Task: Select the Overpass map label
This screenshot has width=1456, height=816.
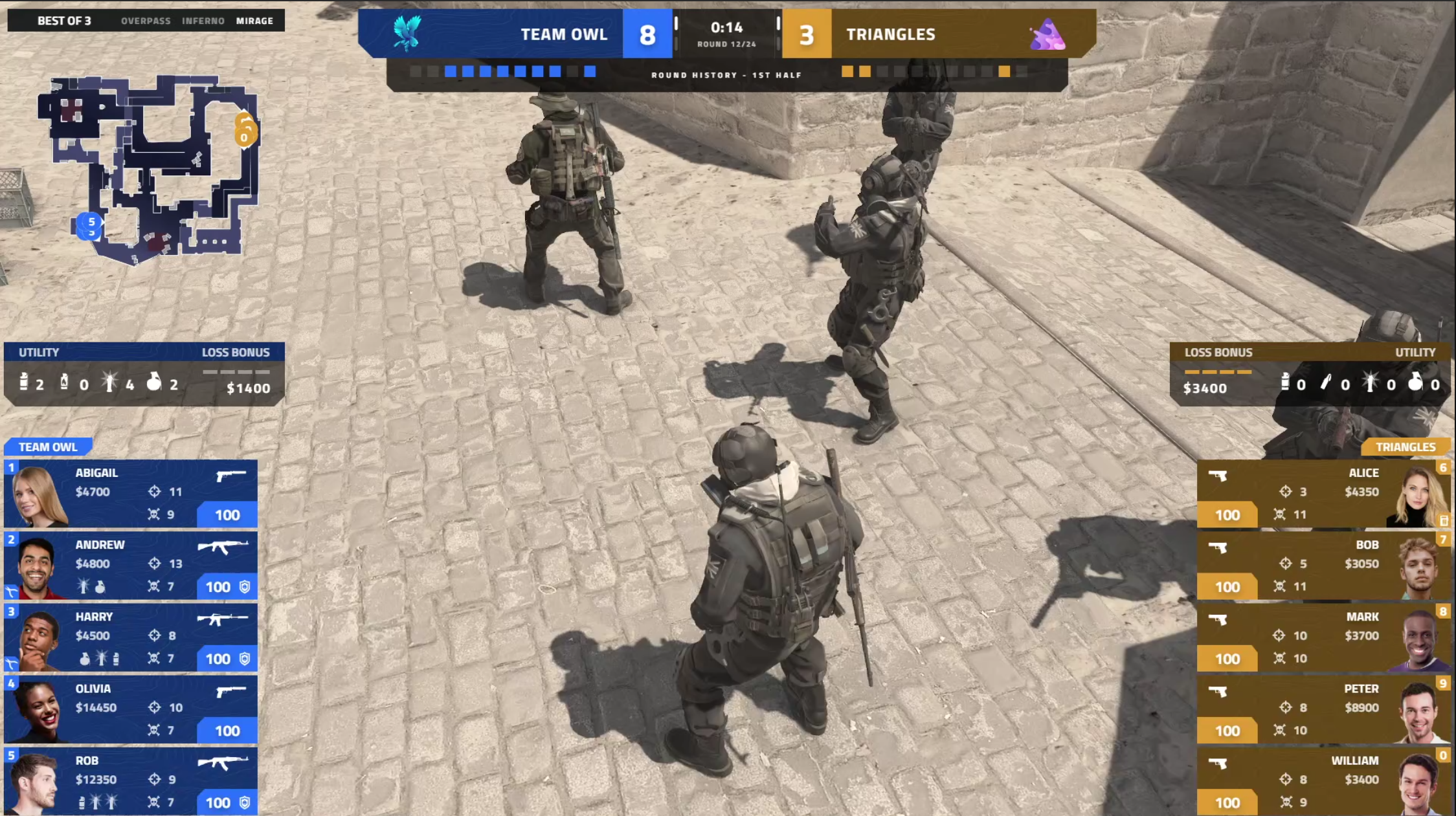Action: (146, 21)
